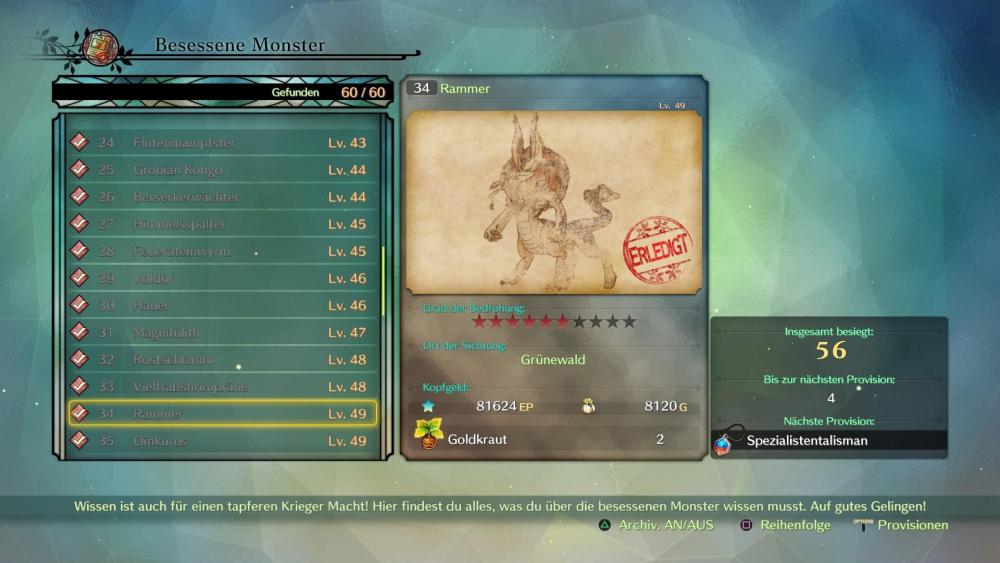Choose the Grobian Kongo list row
1000x563 pixels.
pos(222,170)
